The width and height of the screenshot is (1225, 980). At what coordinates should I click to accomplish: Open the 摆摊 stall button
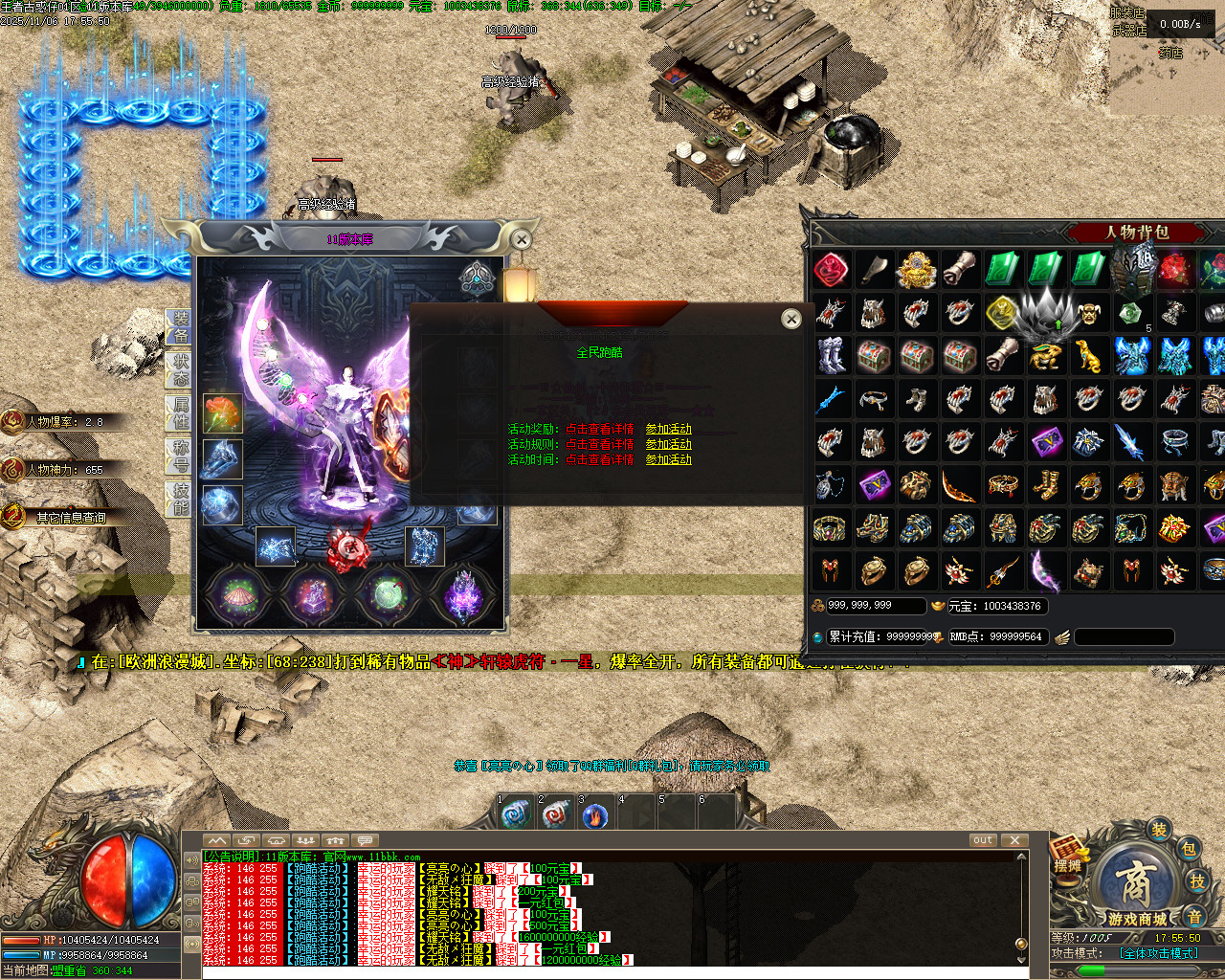tap(1068, 857)
